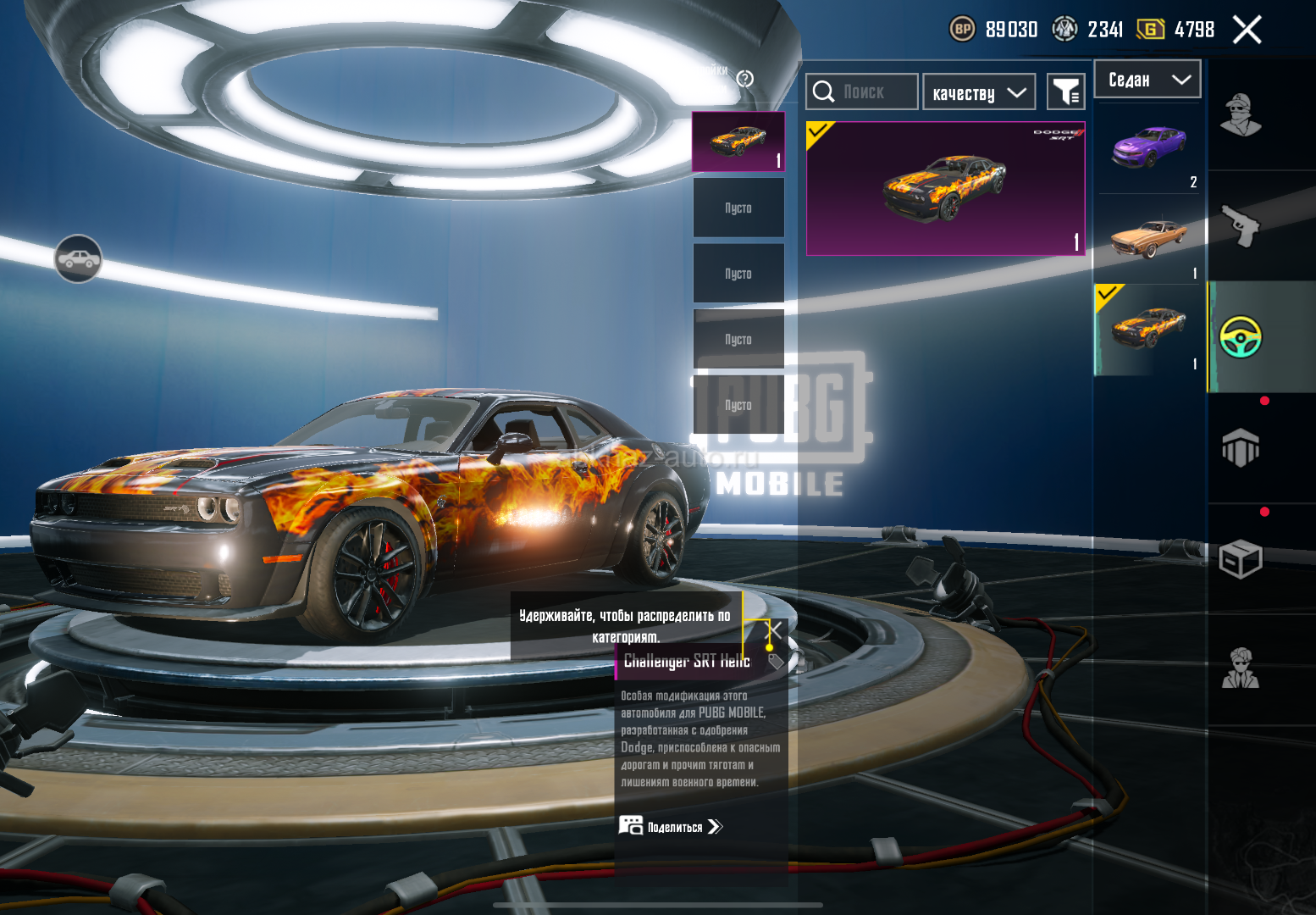Select the purple Dodge car skin
Viewport: 1316px width, 915px height.
pos(1149,149)
